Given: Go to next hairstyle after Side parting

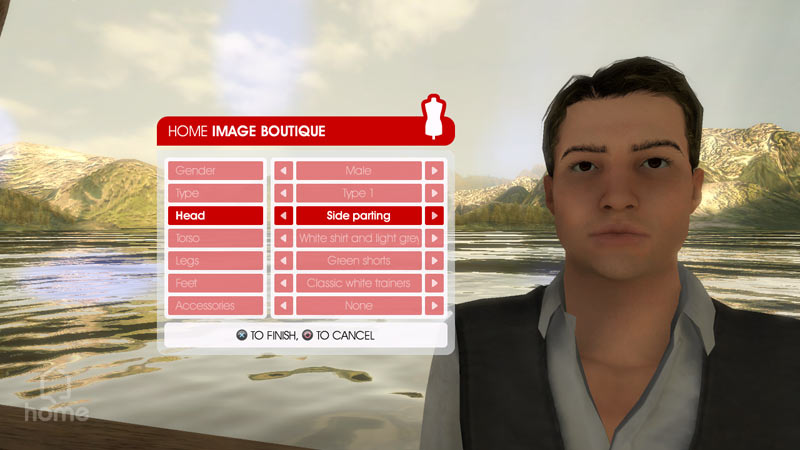Looking at the screenshot, I should pyautogui.click(x=434, y=215).
